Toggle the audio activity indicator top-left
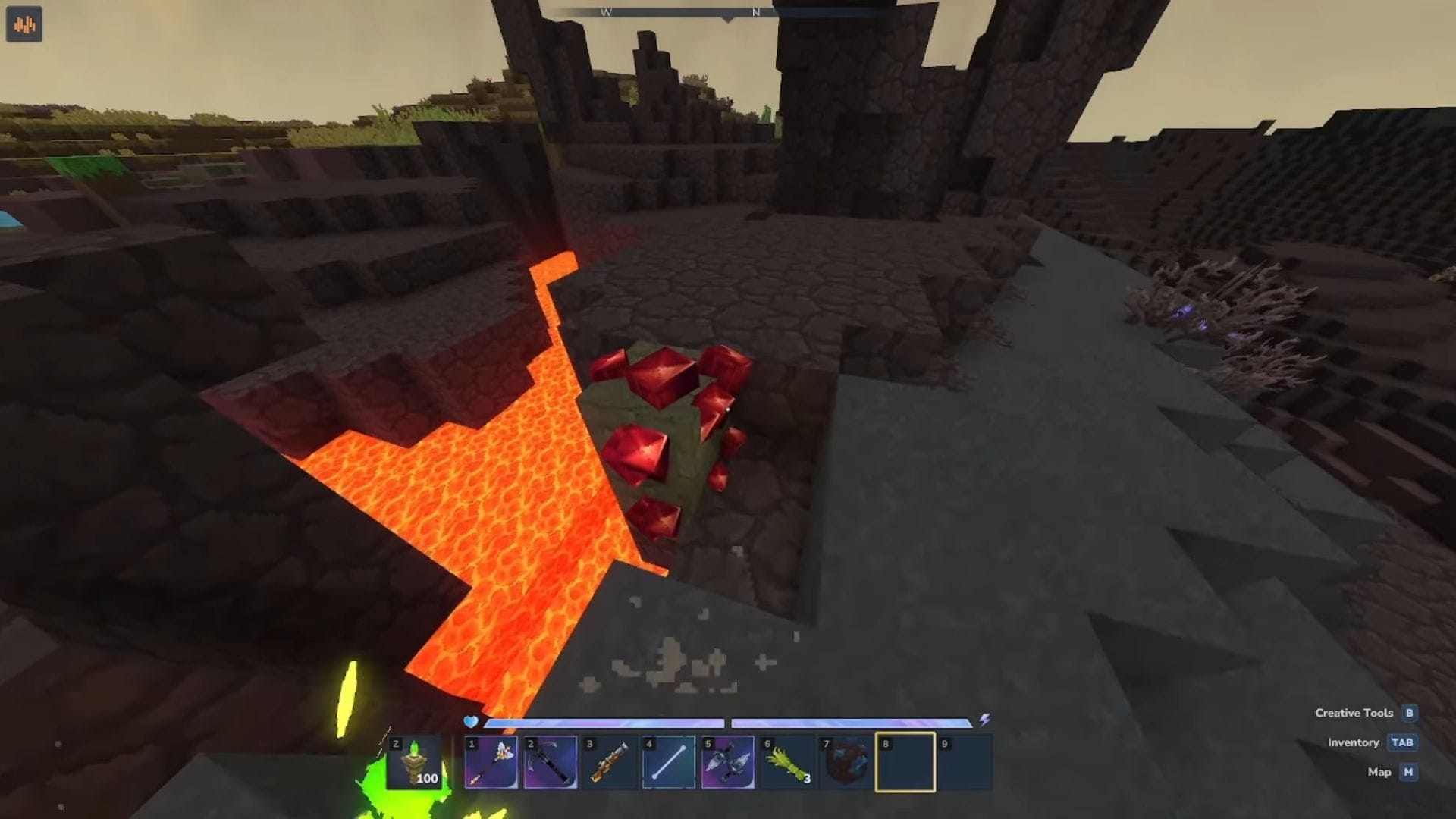1456x819 pixels. (x=24, y=24)
